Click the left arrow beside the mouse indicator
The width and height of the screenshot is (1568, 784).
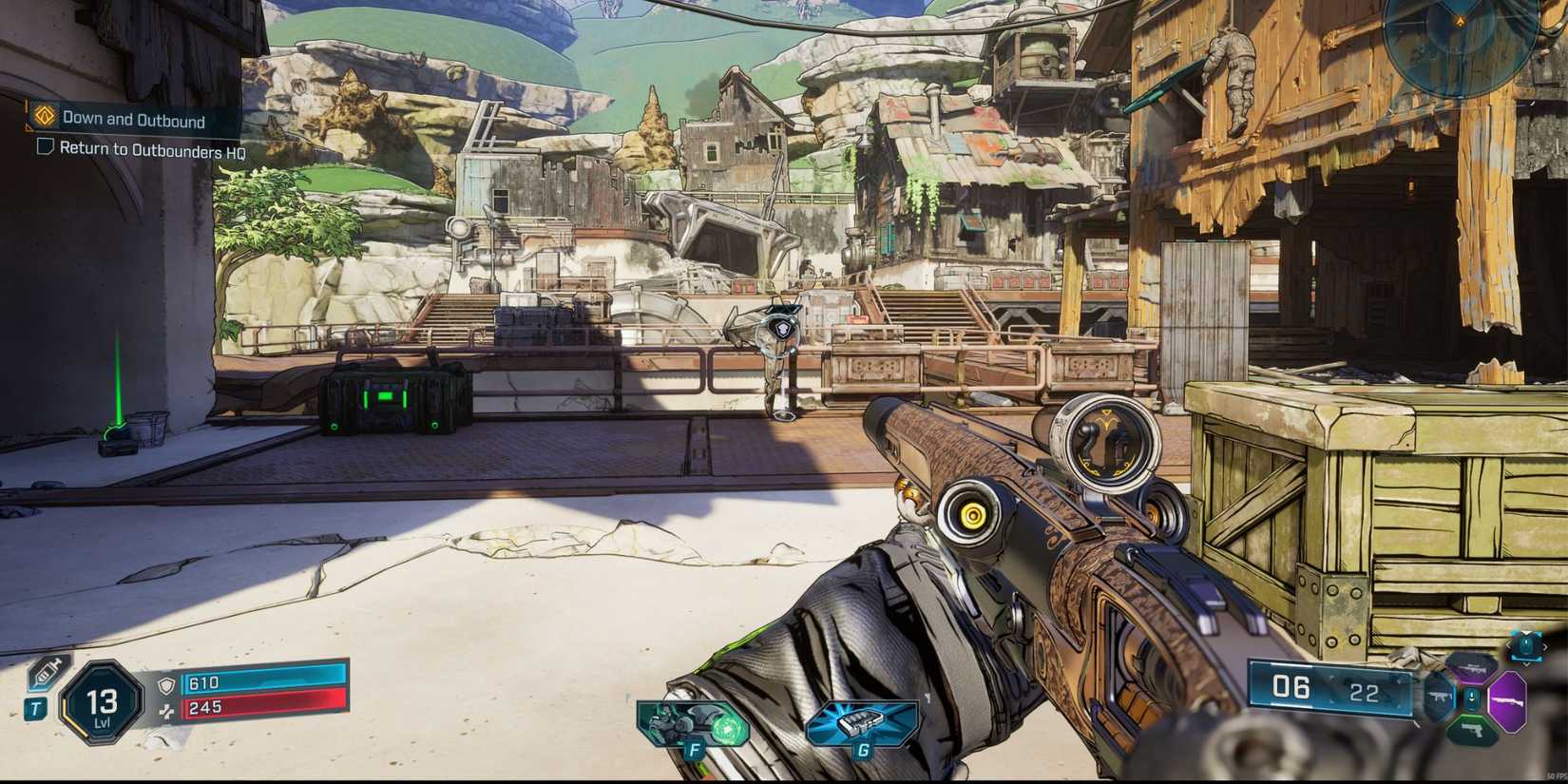1509,645
